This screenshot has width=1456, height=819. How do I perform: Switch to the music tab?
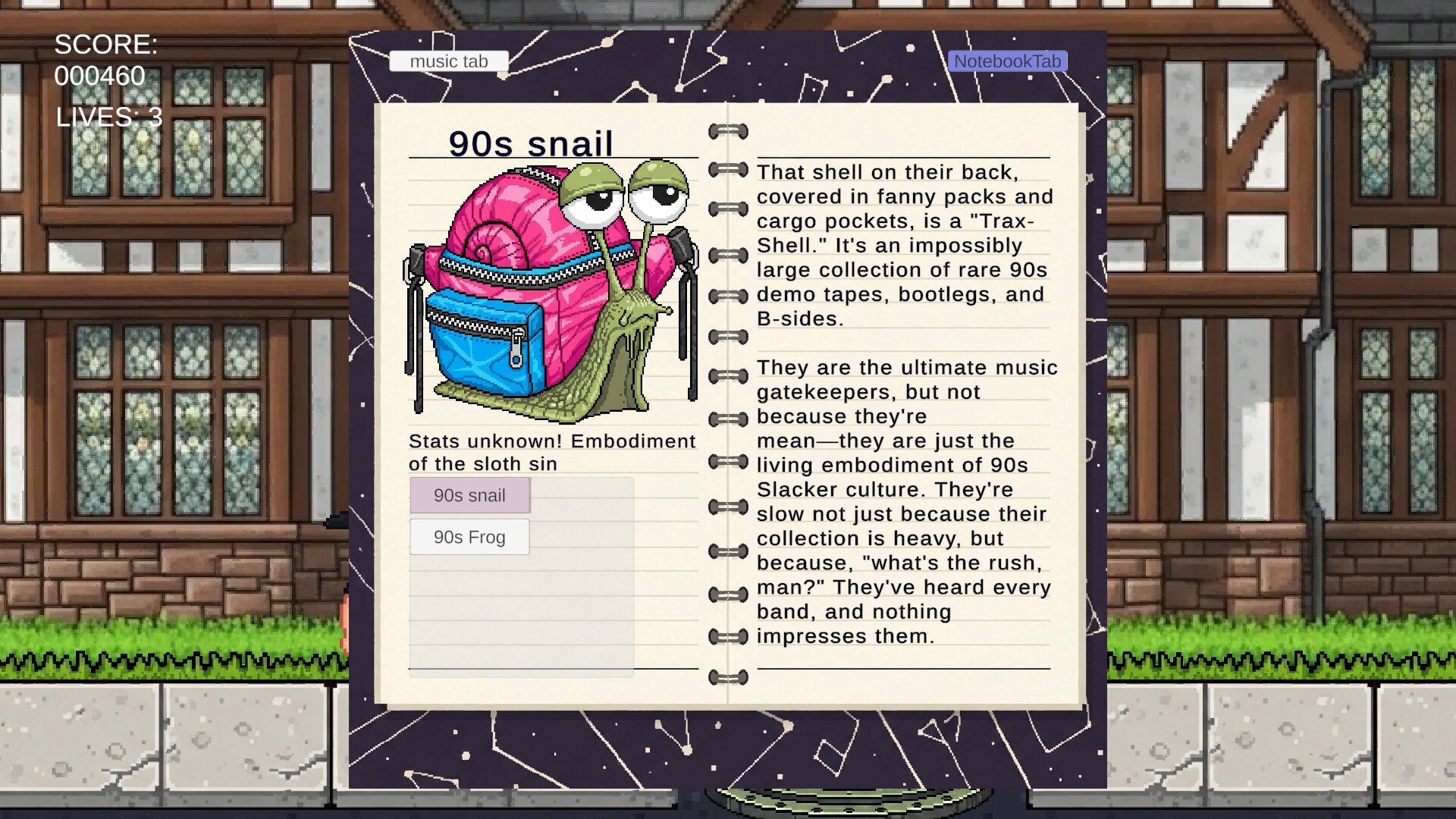447,61
